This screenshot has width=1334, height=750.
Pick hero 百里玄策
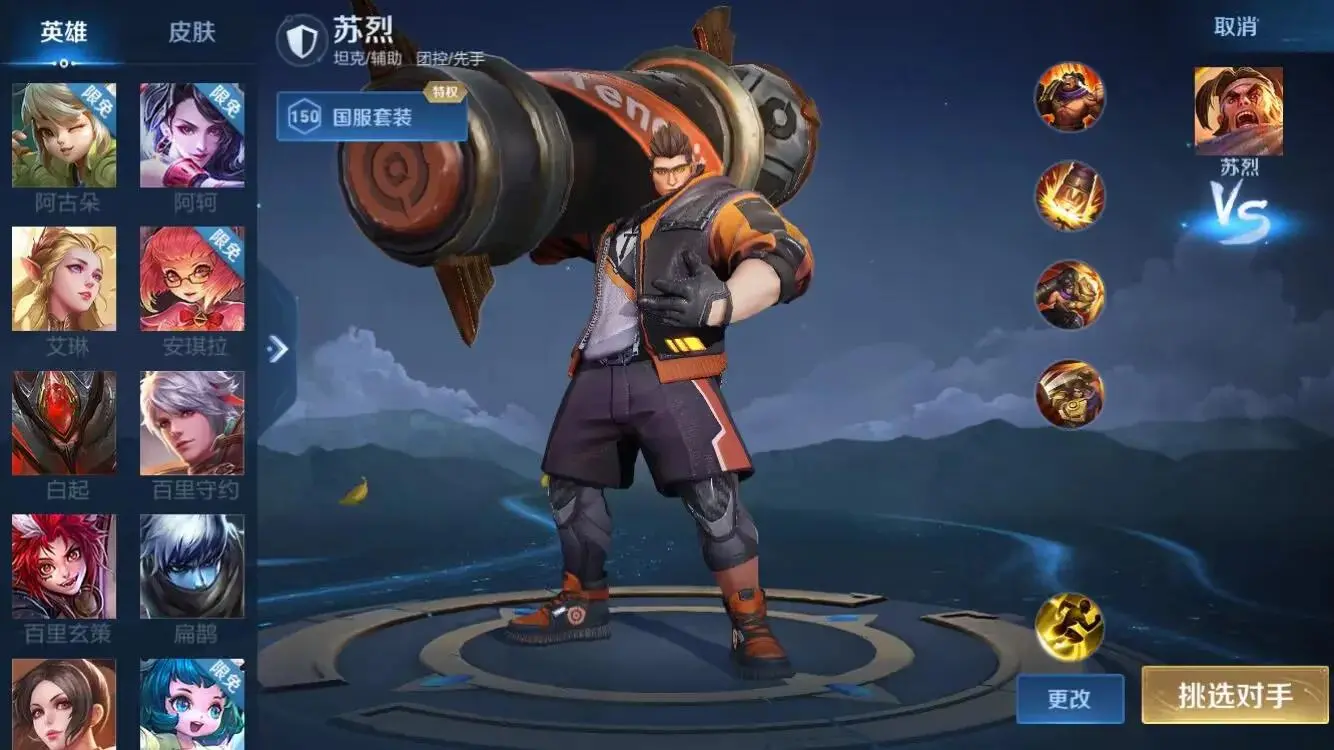coord(64,566)
